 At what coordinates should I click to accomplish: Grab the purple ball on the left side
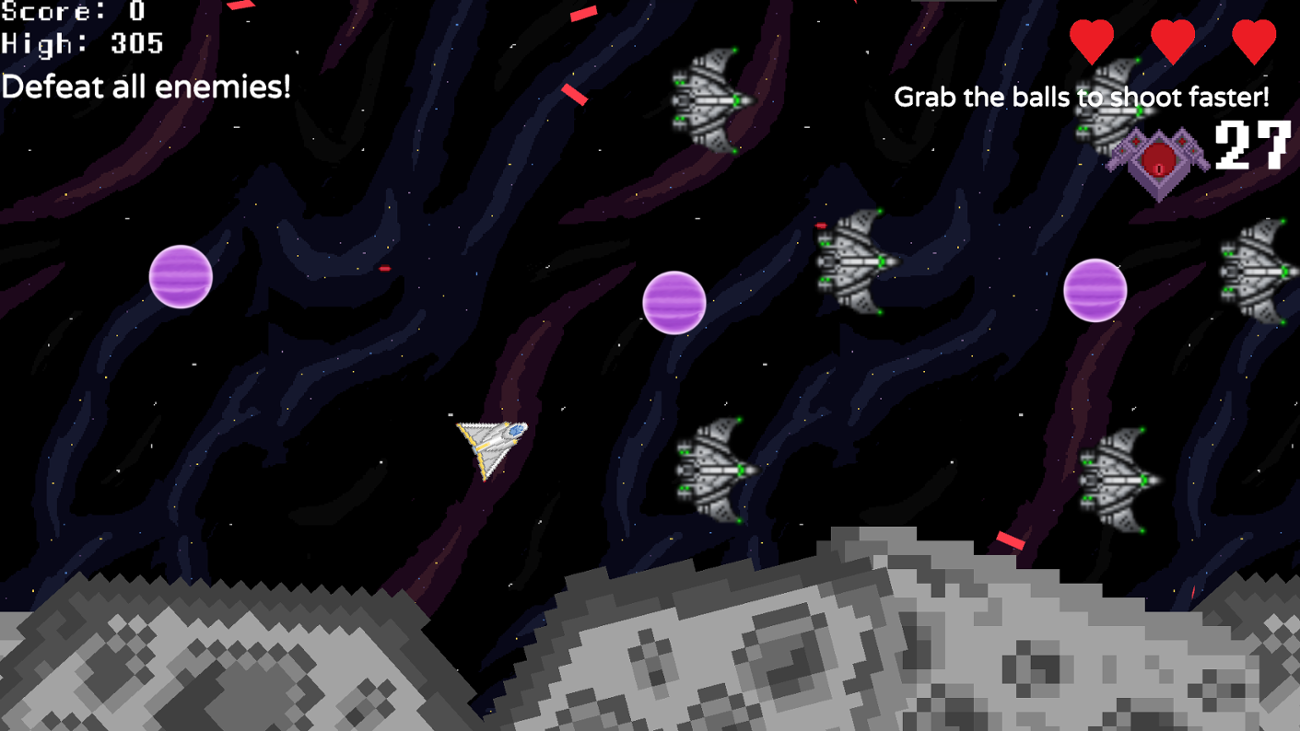tap(180, 277)
